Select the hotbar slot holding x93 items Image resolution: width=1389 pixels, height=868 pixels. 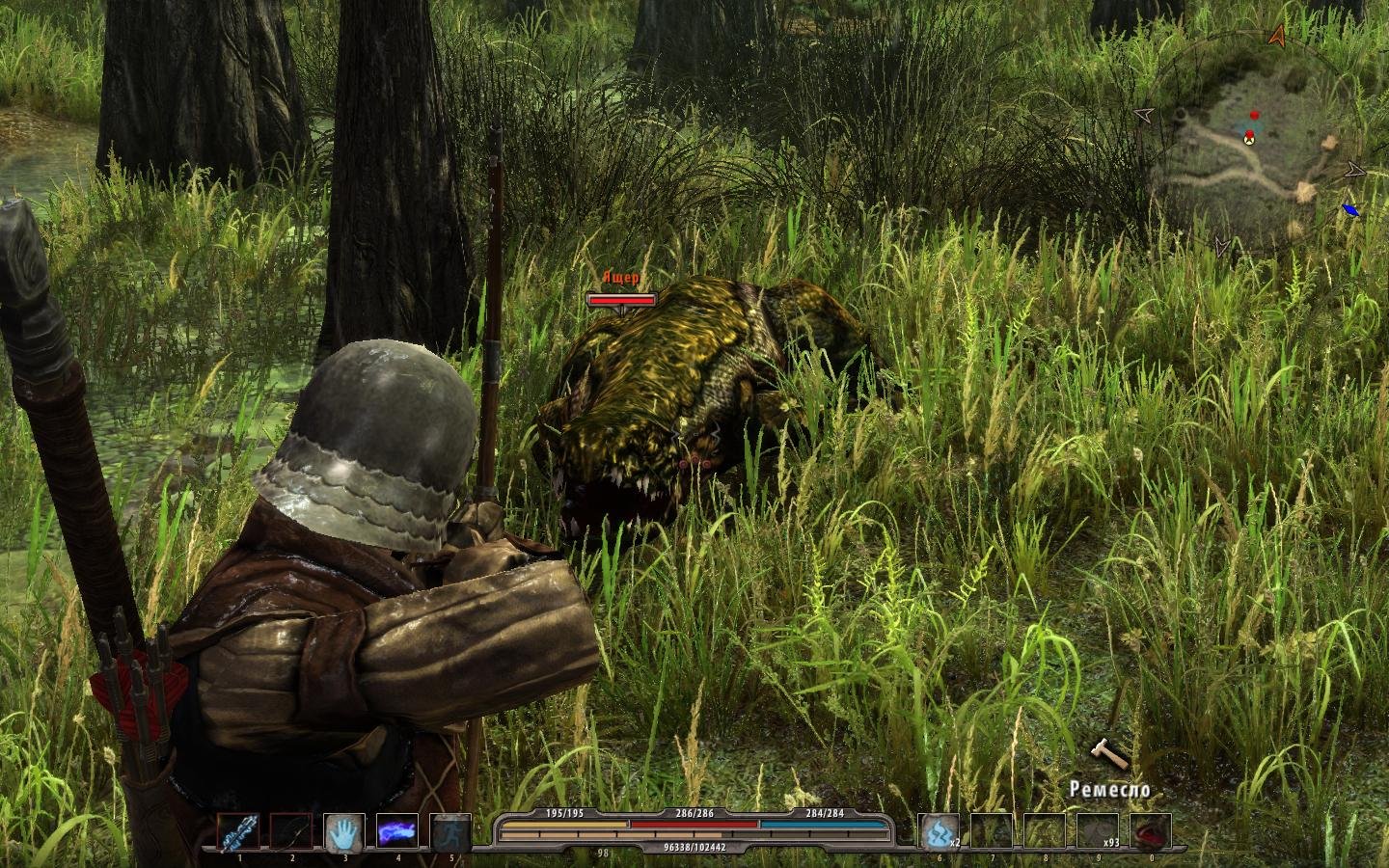coord(1098,832)
